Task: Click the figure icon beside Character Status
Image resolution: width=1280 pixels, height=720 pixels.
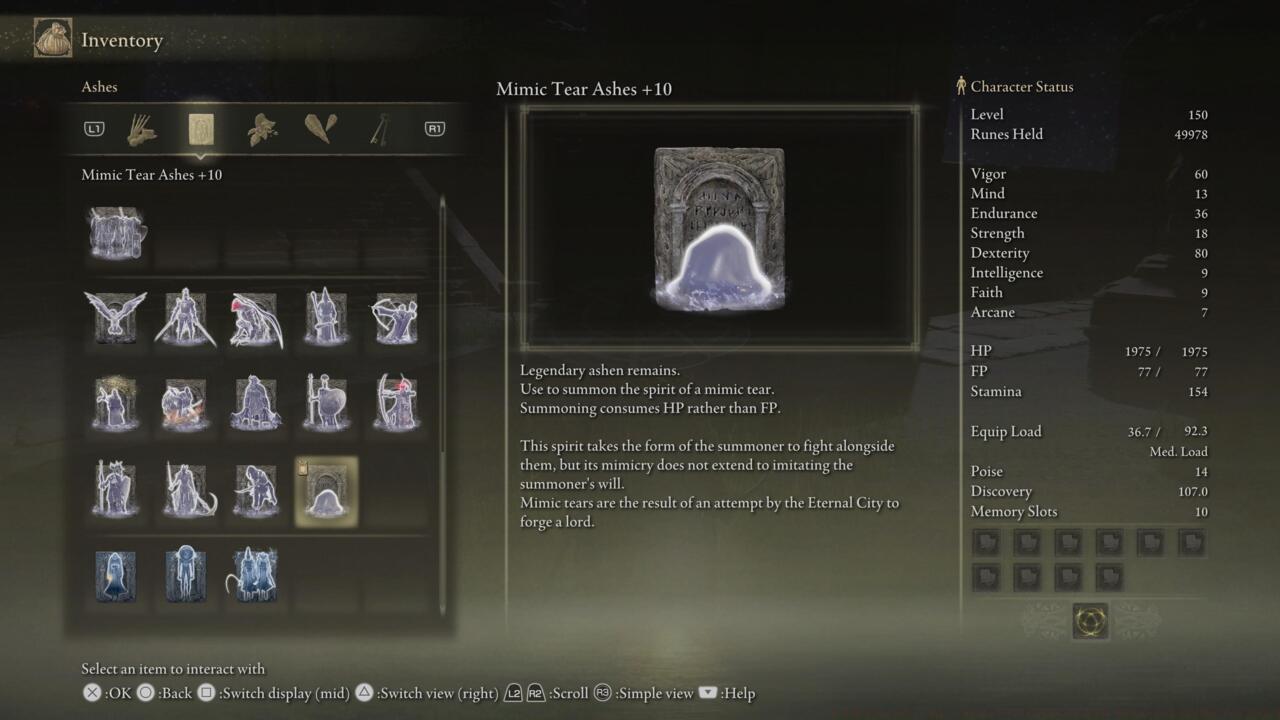Action: click(x=961, y=86)
